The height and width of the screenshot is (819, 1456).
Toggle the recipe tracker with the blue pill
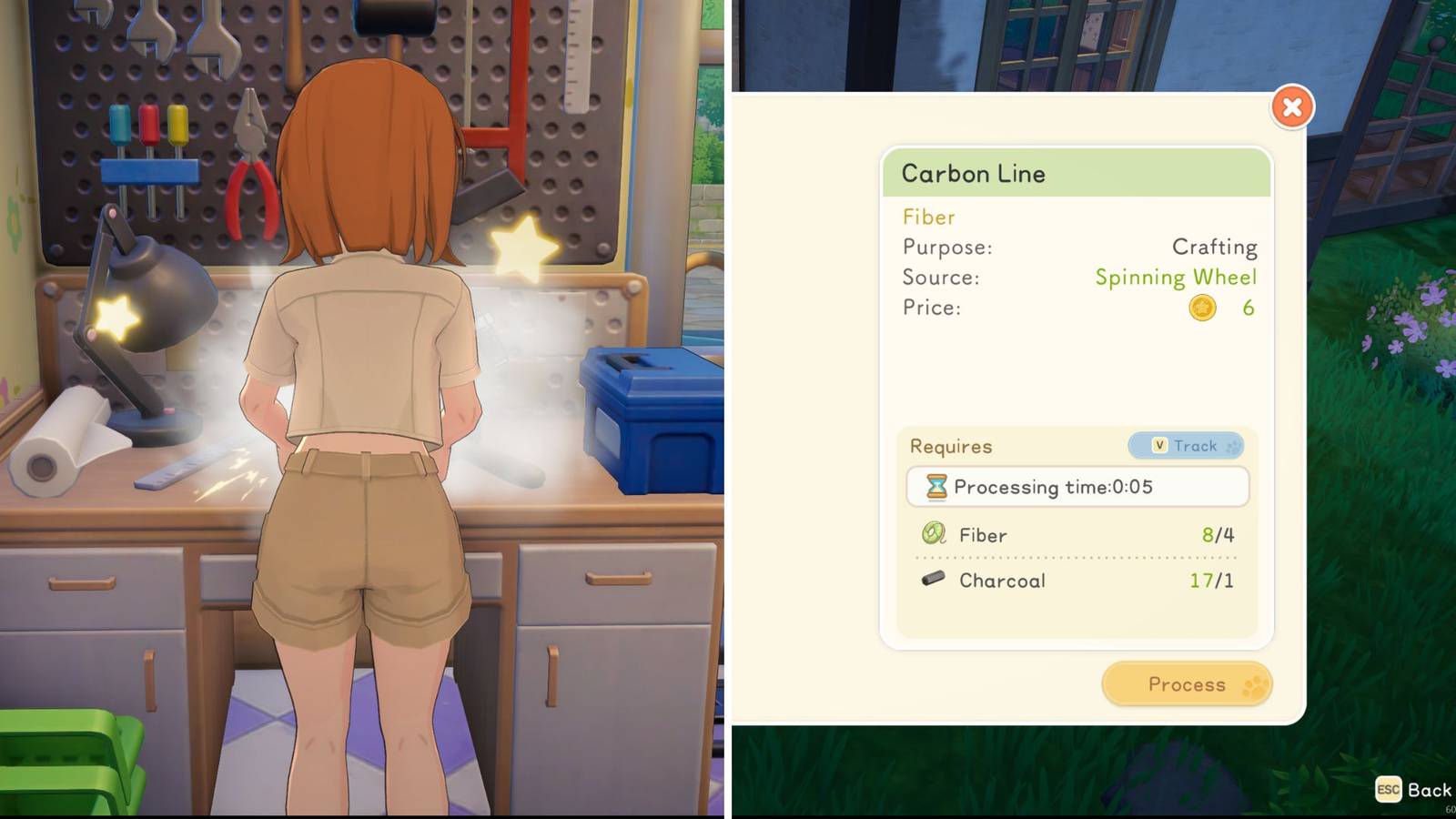(1186, 446)
